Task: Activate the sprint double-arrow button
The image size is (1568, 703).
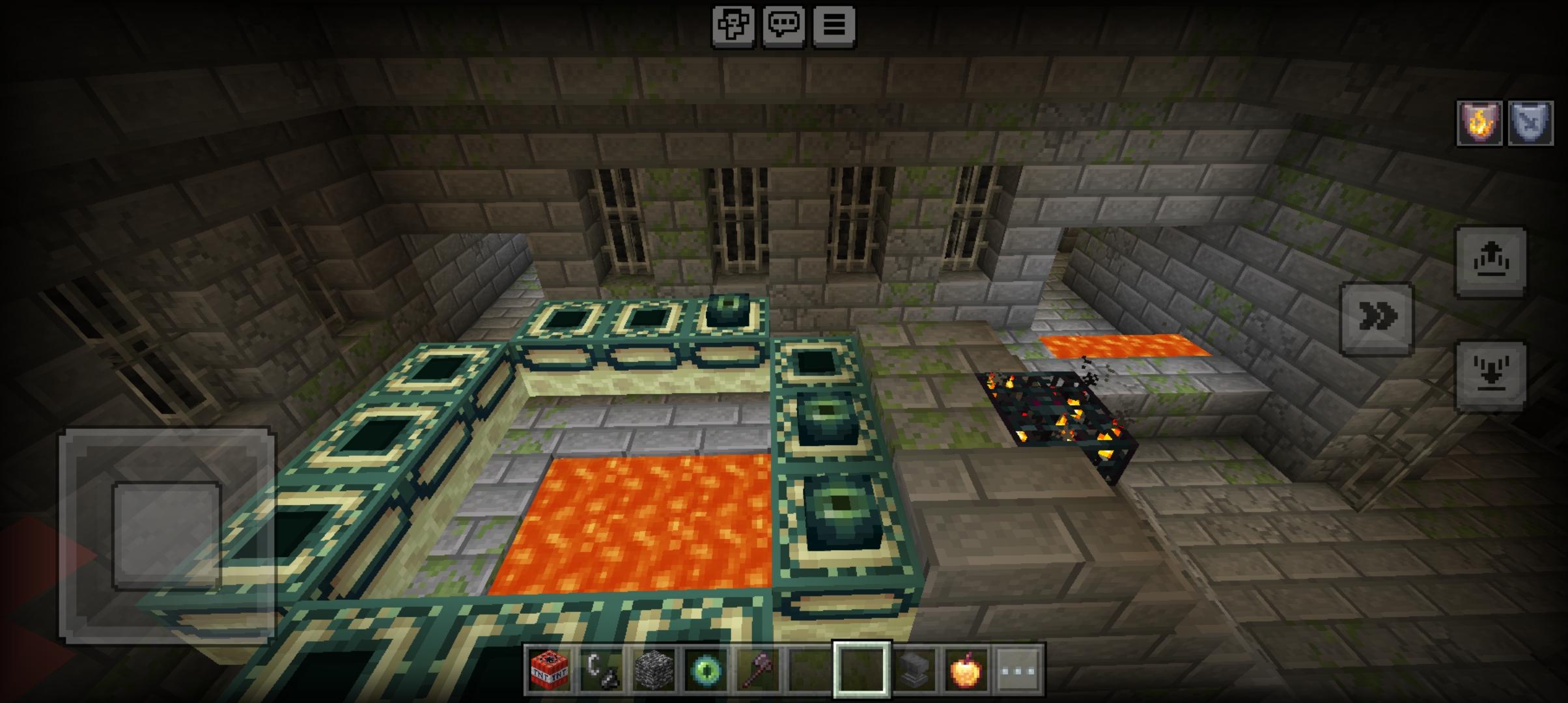Action: tap(1377, 318)
